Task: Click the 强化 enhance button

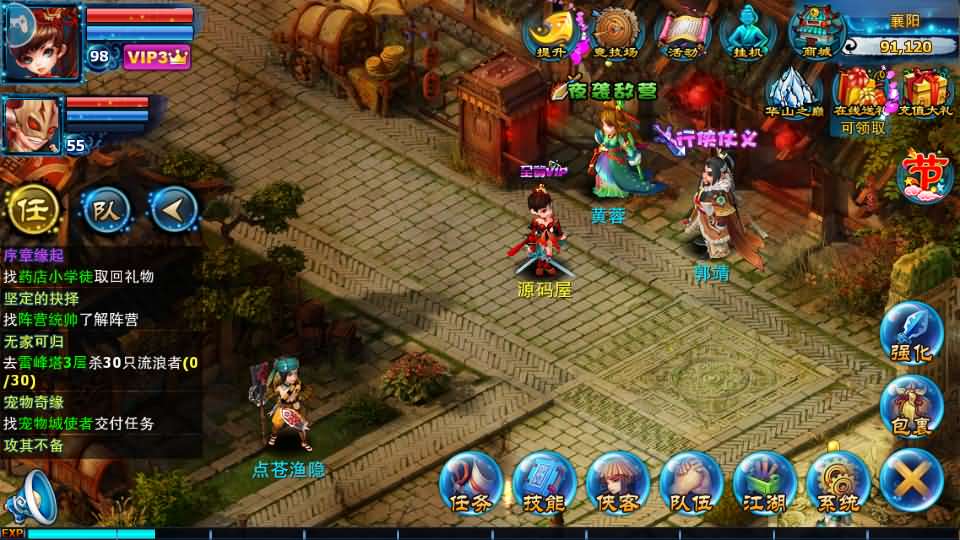Action: click(911, 333)
